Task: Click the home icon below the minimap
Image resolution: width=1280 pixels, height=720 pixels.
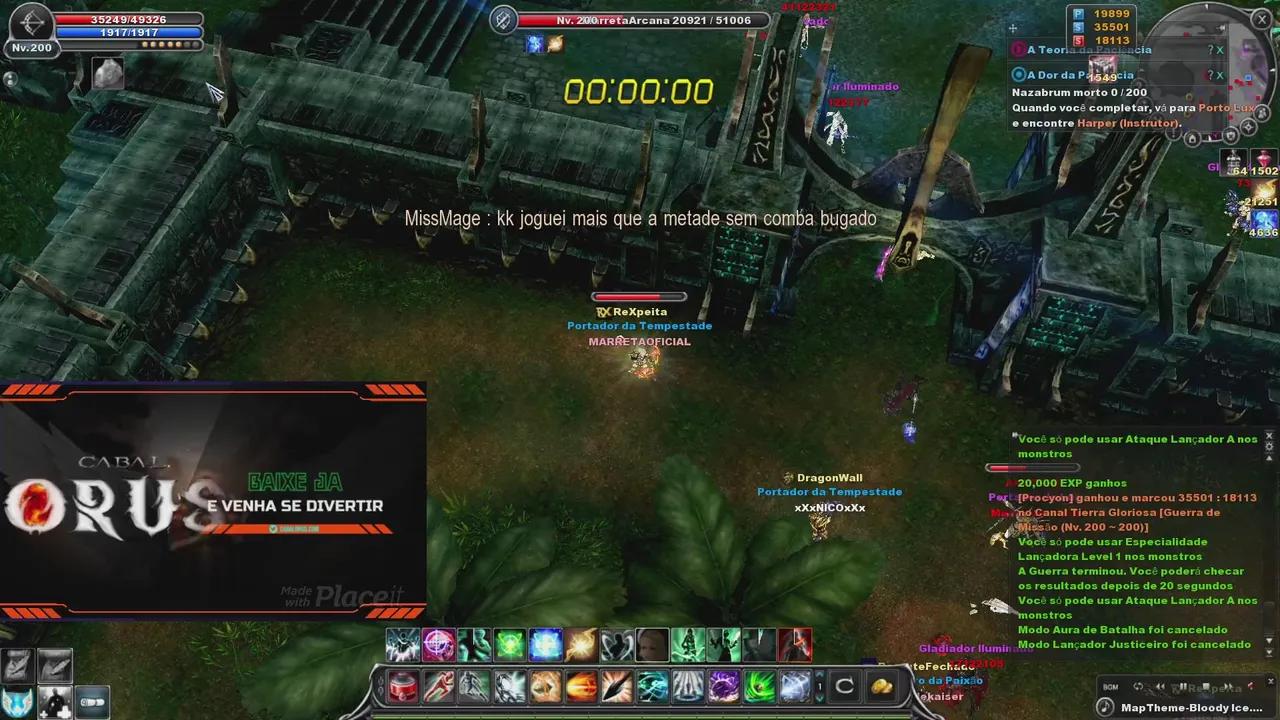Action: (x=1192, y=138)
